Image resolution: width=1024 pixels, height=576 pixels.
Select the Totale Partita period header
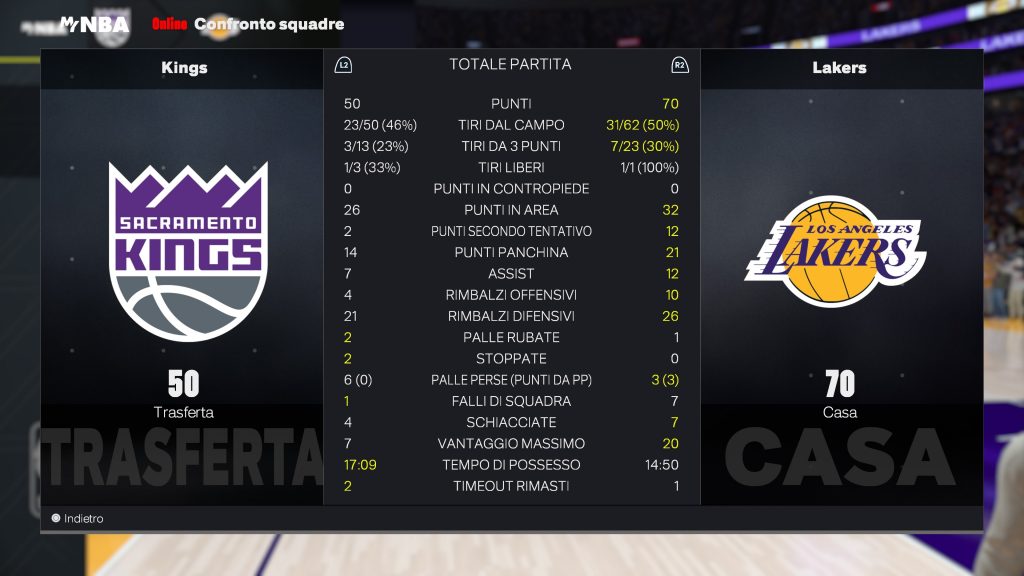tap(510, 64)
